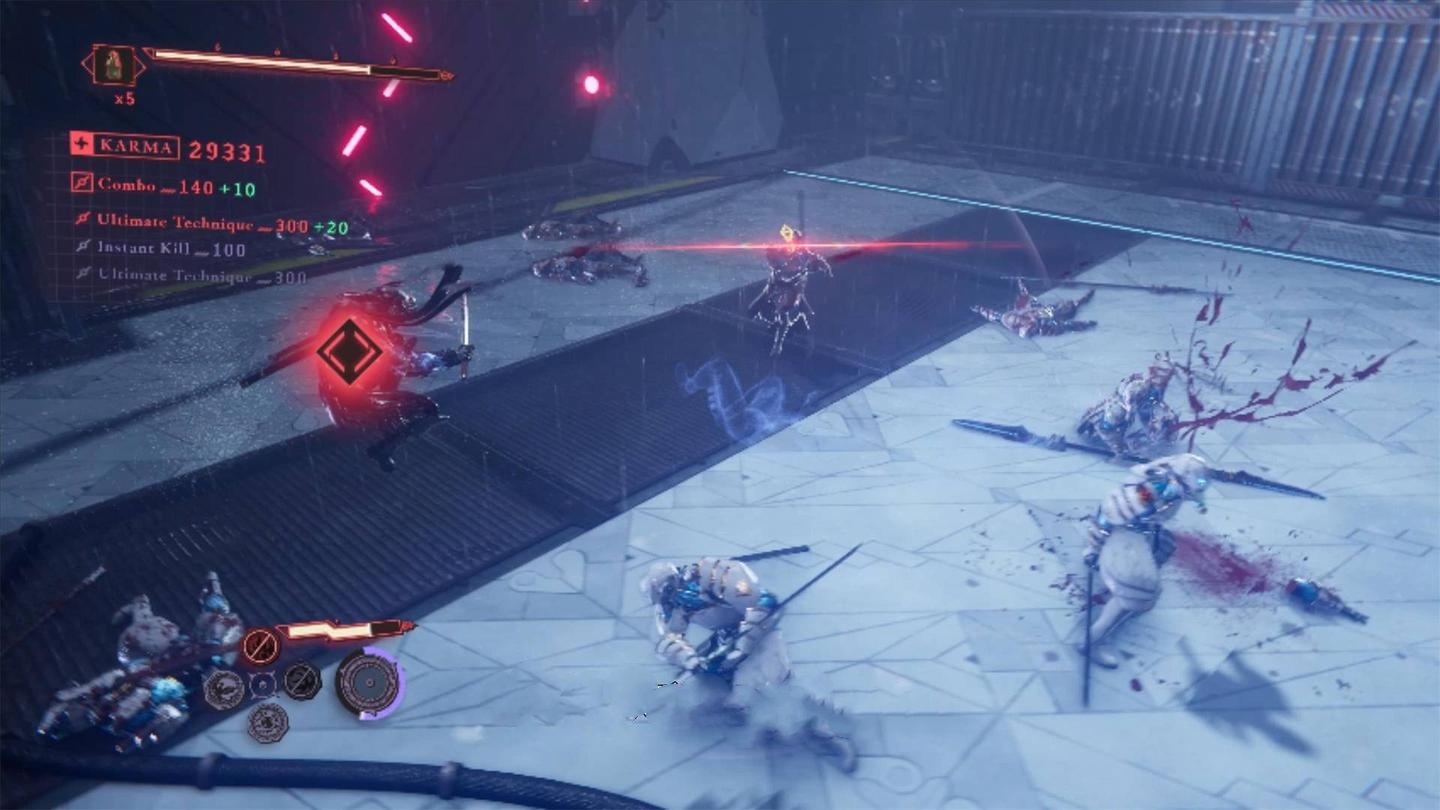Select the green healing item slot
Image resolution: width=1440 pixels, height=810 pixels.
tap(116, 65)
